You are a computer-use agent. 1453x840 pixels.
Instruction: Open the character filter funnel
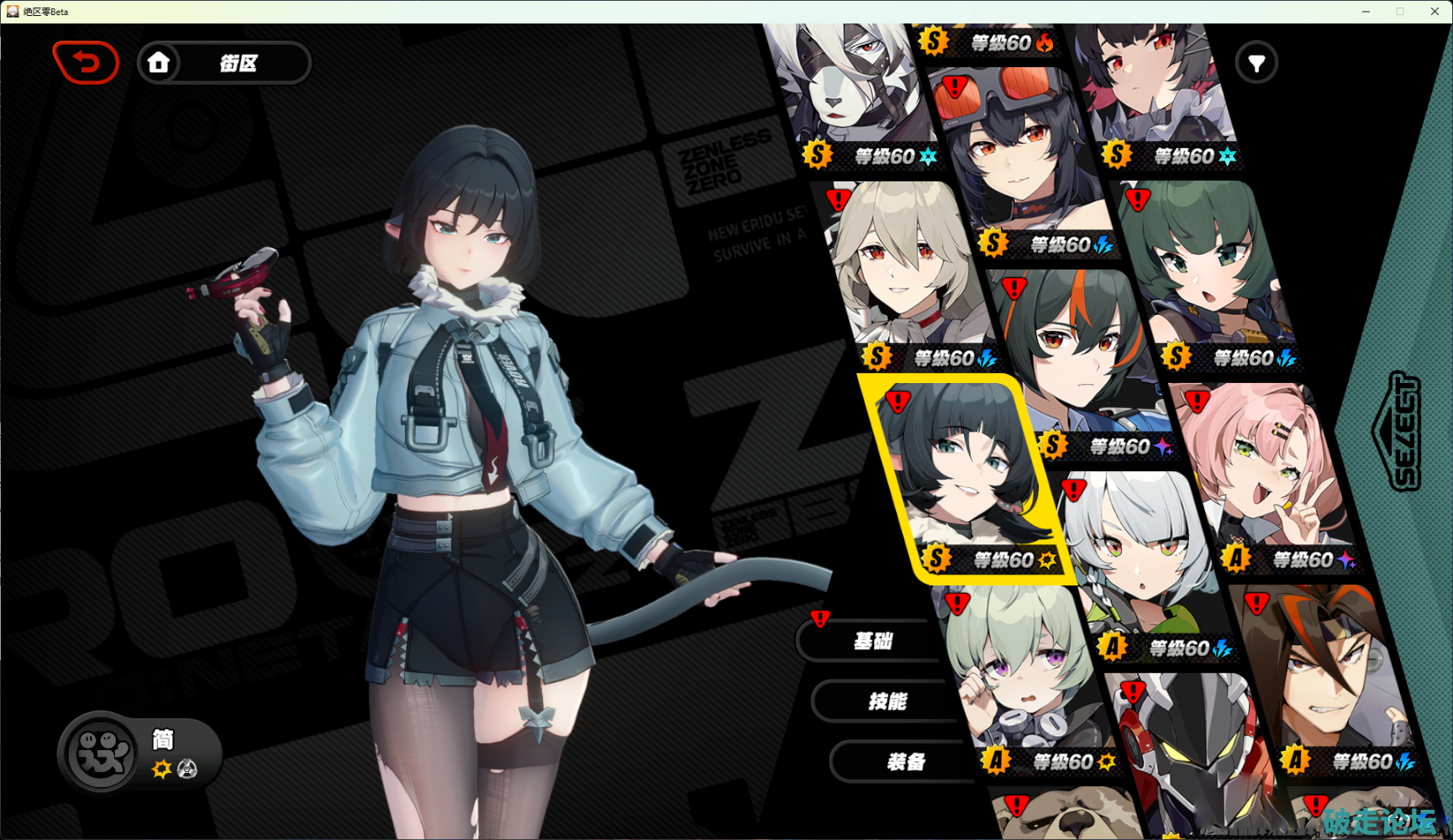pyautogui.click(x=1256, y=63)
